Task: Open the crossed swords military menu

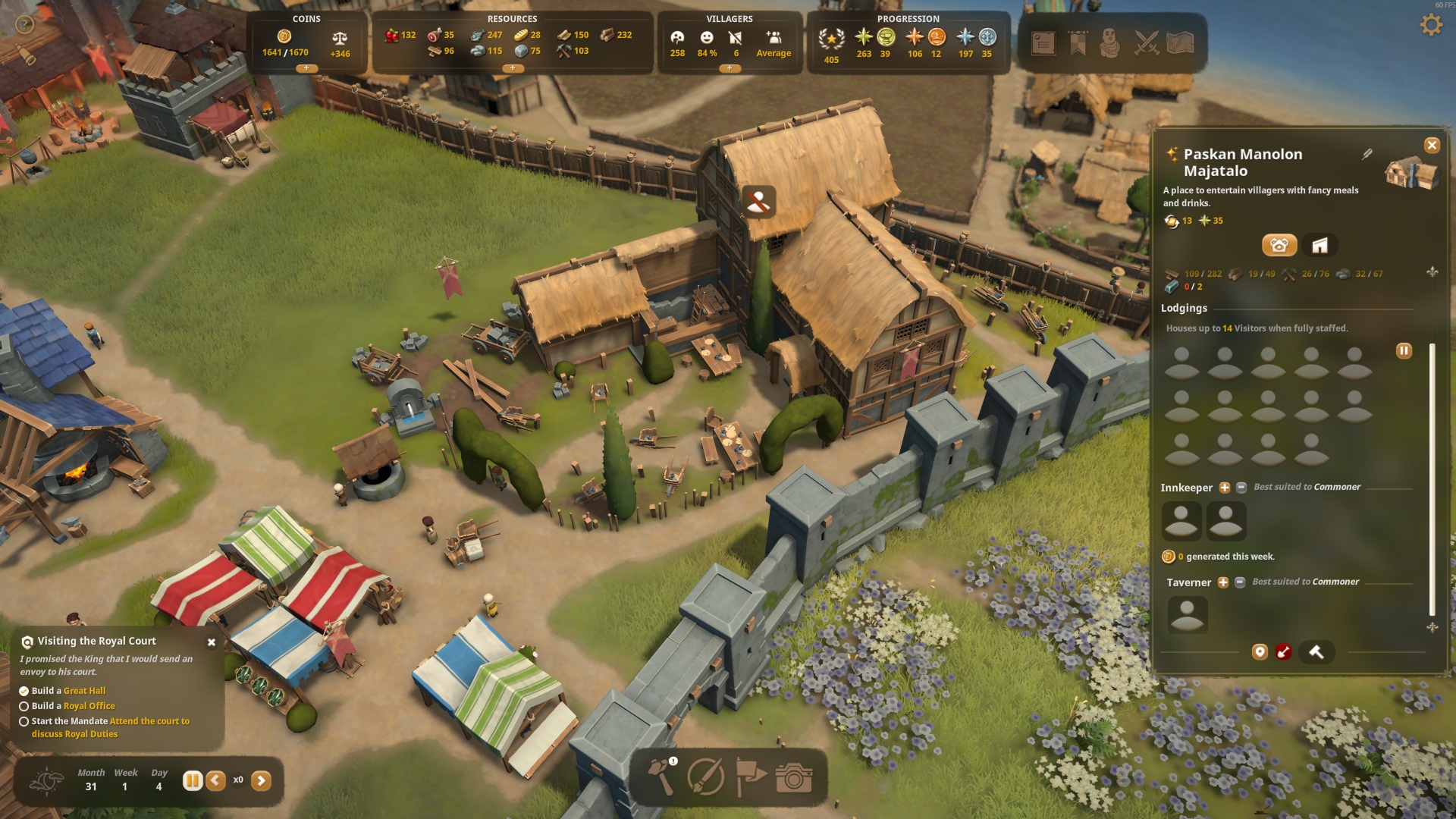Action: [1147, 43]
